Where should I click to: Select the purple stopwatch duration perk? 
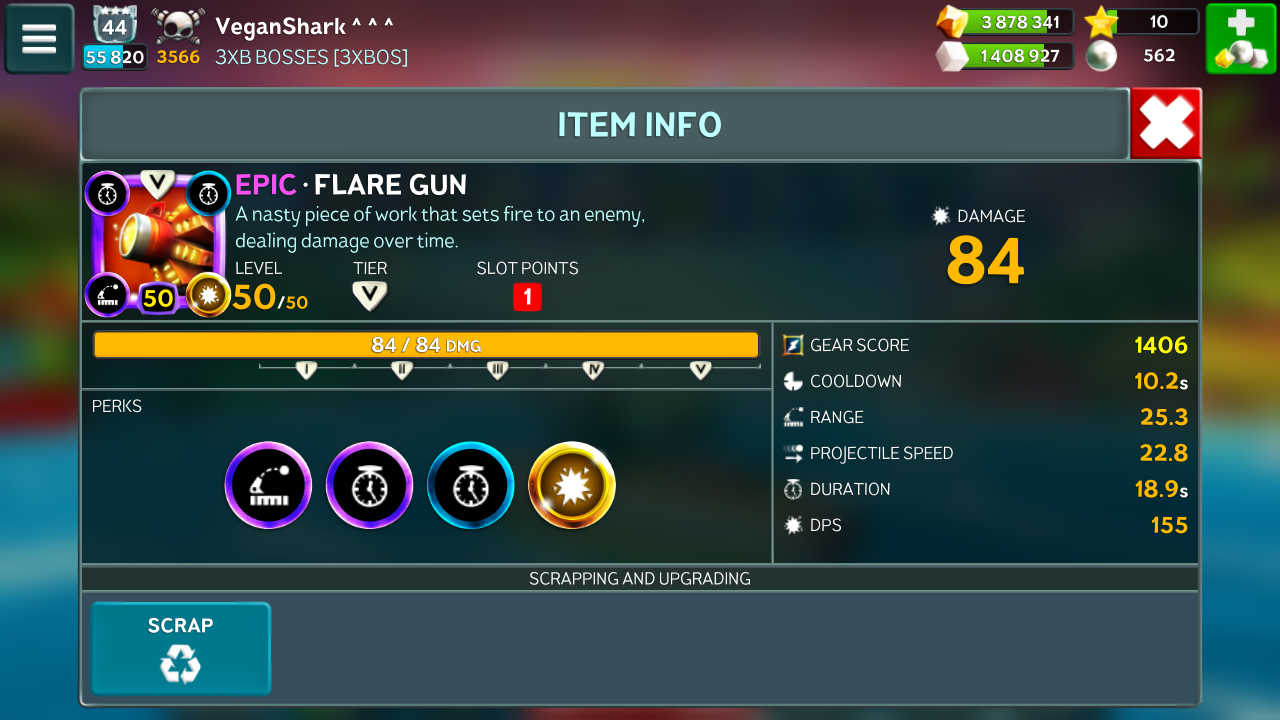(x=369, y=486)
